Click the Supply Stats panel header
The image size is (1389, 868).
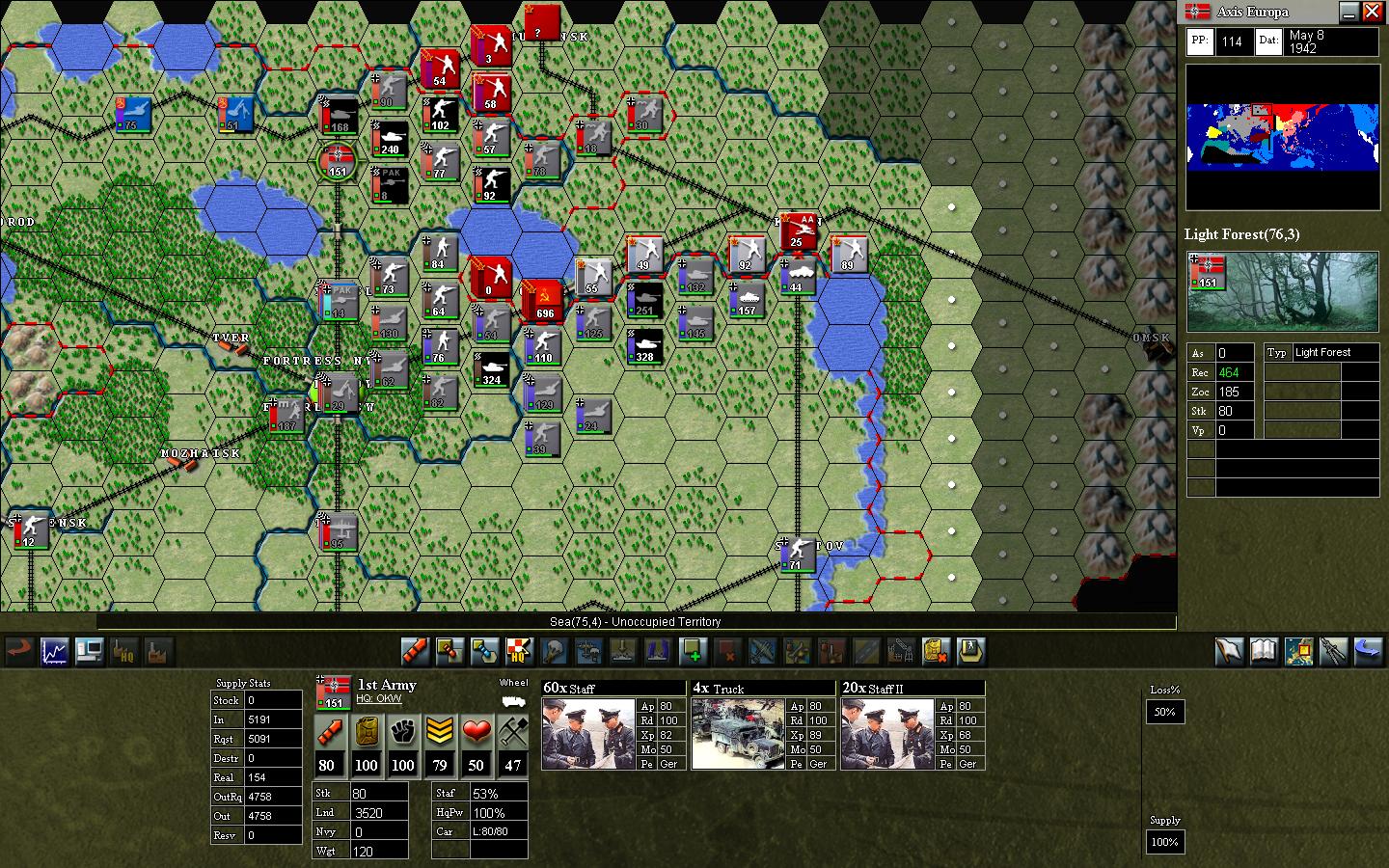click(x=243, y=683)
